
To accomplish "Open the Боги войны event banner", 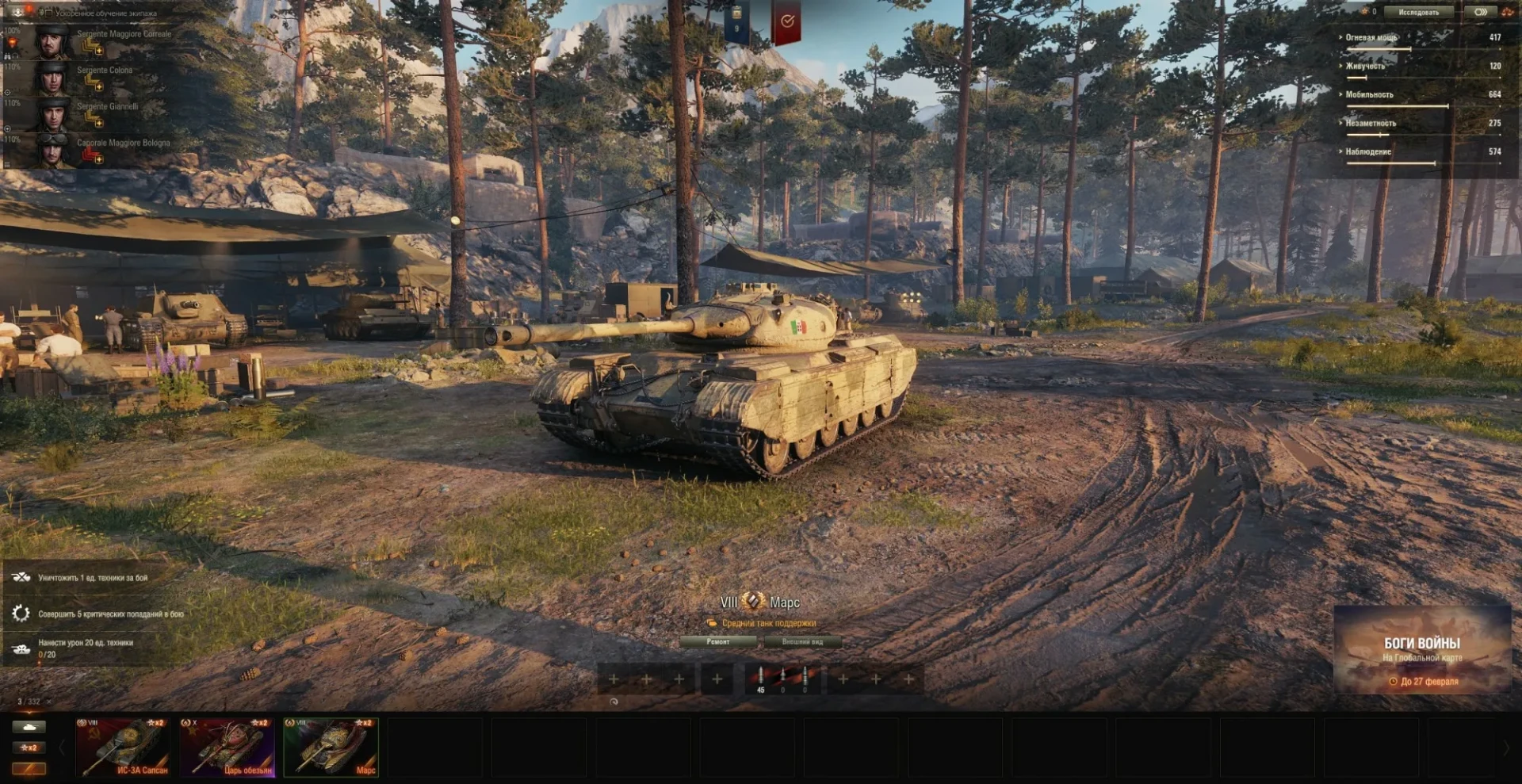I will [x=1422, y=650].
